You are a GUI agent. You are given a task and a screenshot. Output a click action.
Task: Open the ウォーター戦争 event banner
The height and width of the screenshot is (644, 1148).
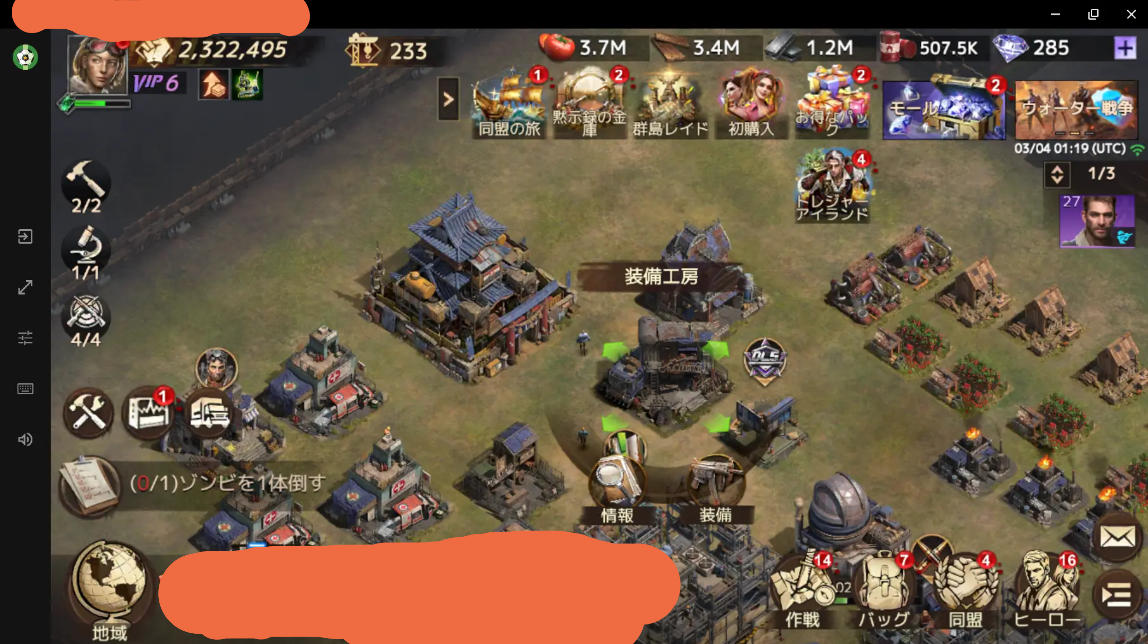[x=1076, y=108]
